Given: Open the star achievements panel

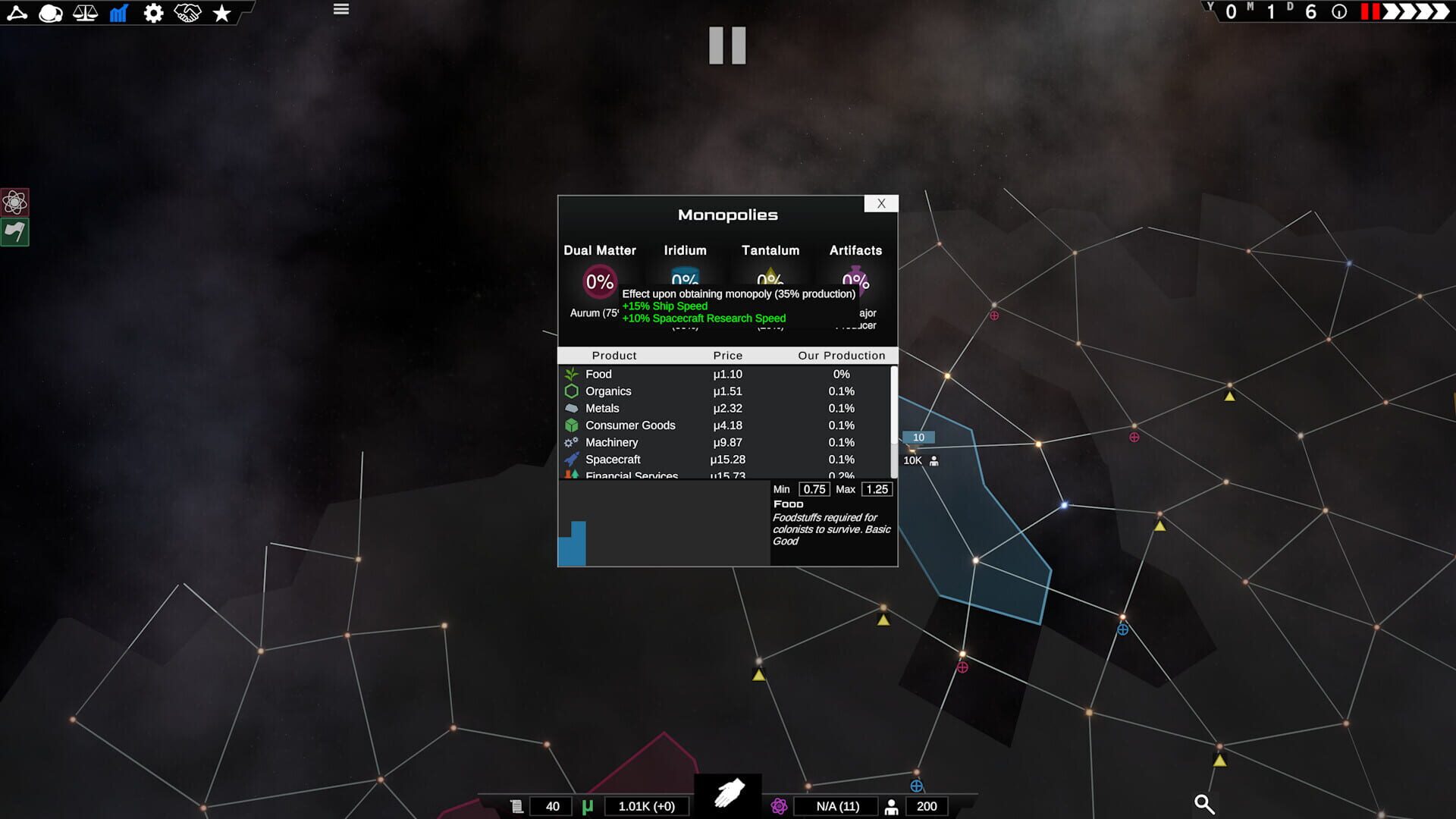Looking at the screenshot, I should (221, 12).
